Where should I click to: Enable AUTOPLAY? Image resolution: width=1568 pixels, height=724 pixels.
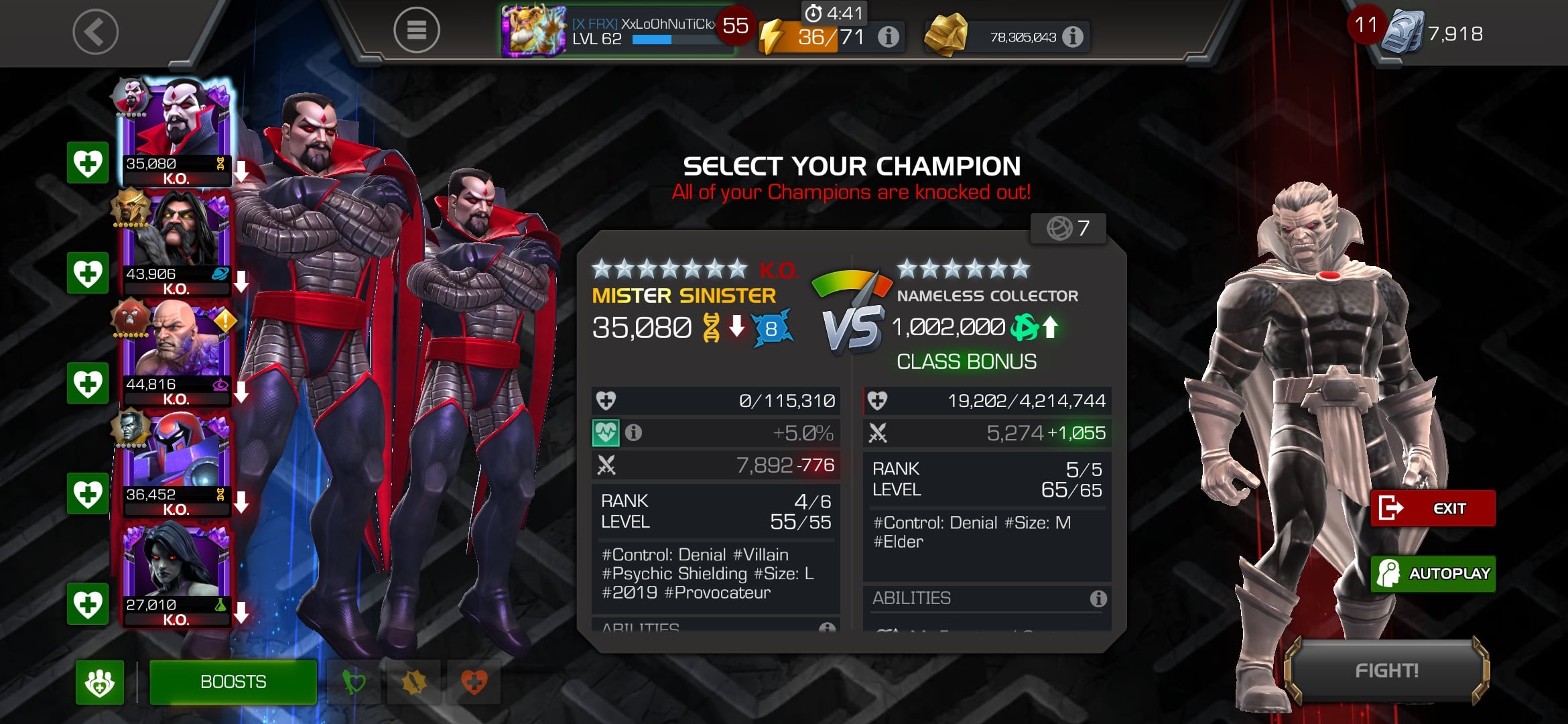point(1433,574)
